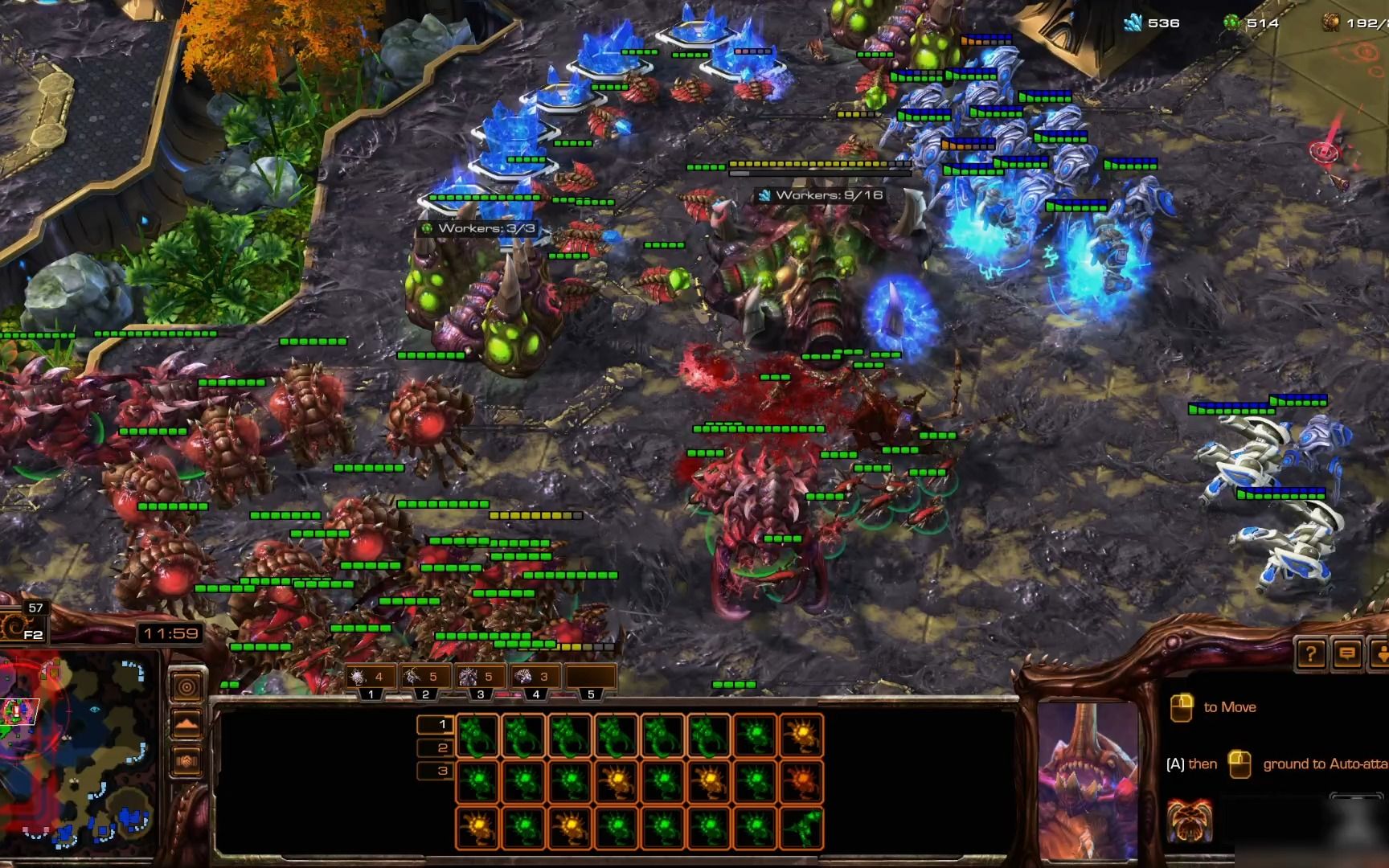Viewport: 1389px width, 868px height.
Task: Select control group 4
Action: tap(535, 678)
